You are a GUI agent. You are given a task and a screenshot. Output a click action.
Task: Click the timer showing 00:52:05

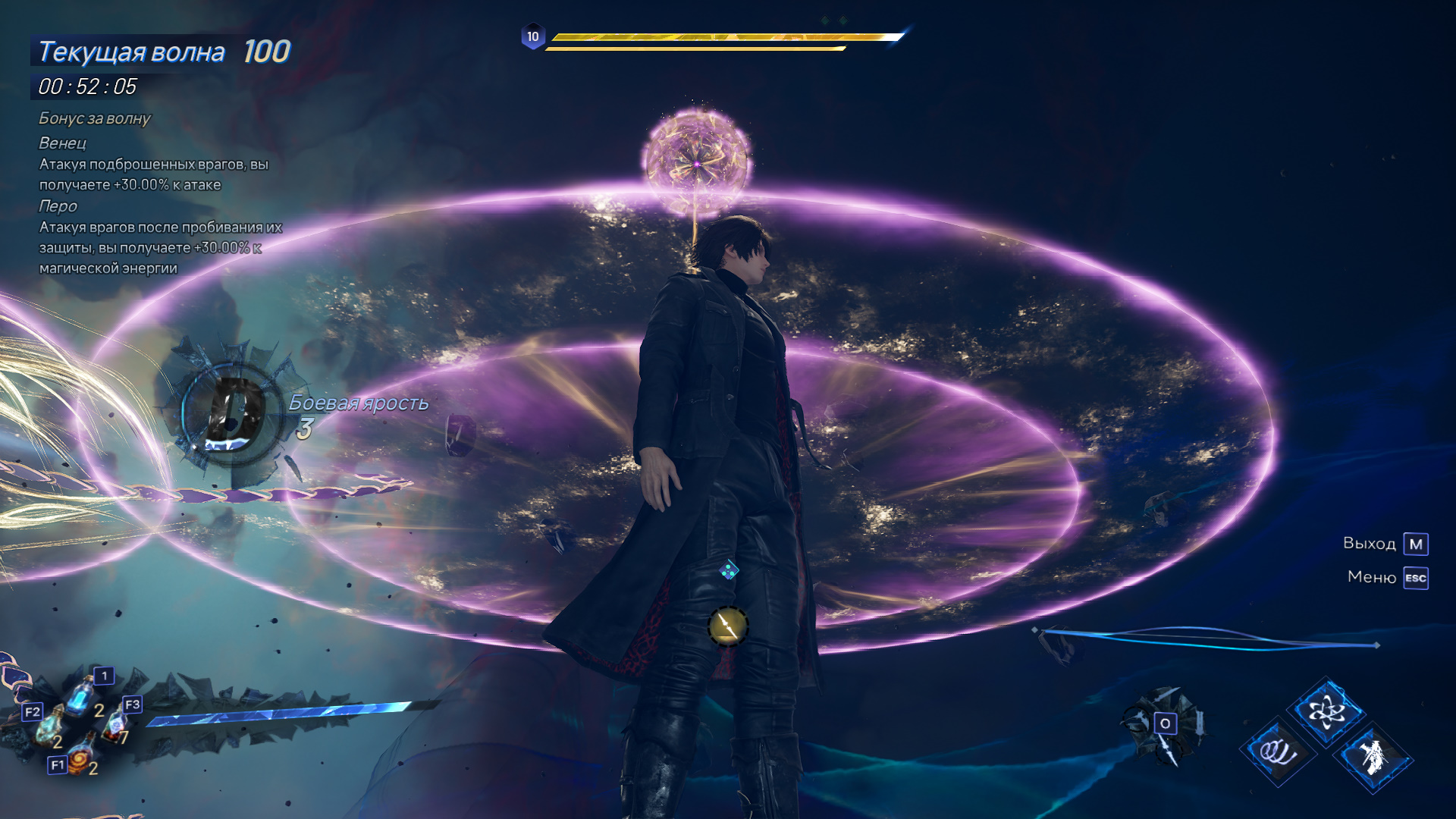[86, 86]
